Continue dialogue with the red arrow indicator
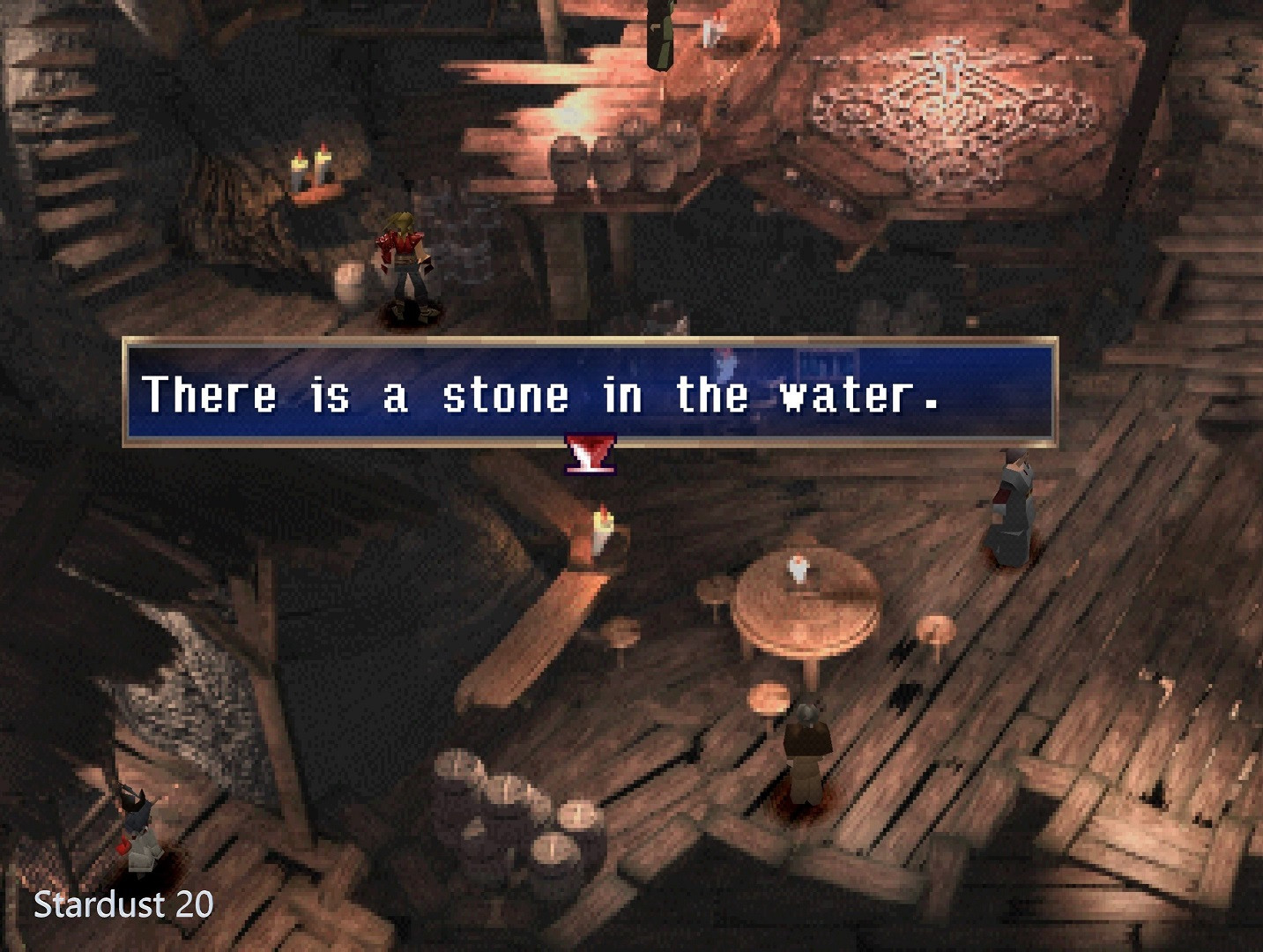The image size is (1263, 952). pos(590,455)
